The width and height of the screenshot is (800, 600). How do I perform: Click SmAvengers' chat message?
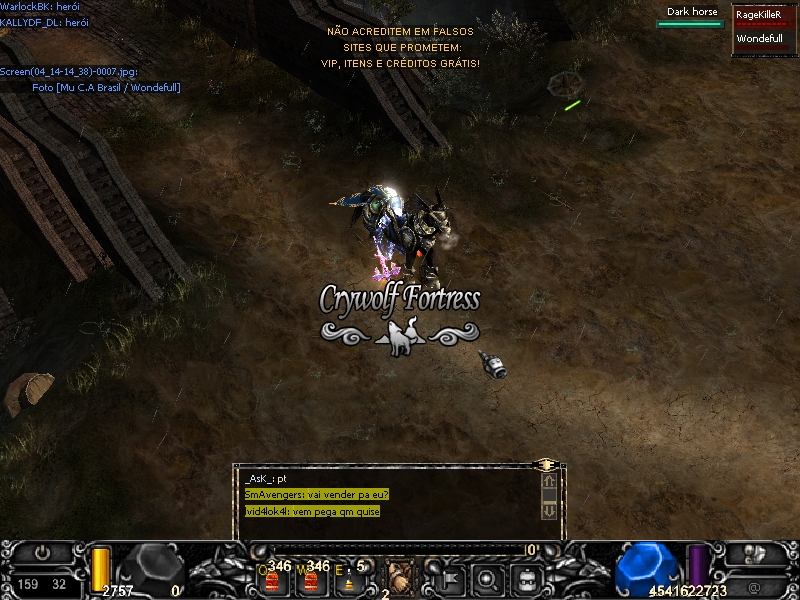[316, 494]
